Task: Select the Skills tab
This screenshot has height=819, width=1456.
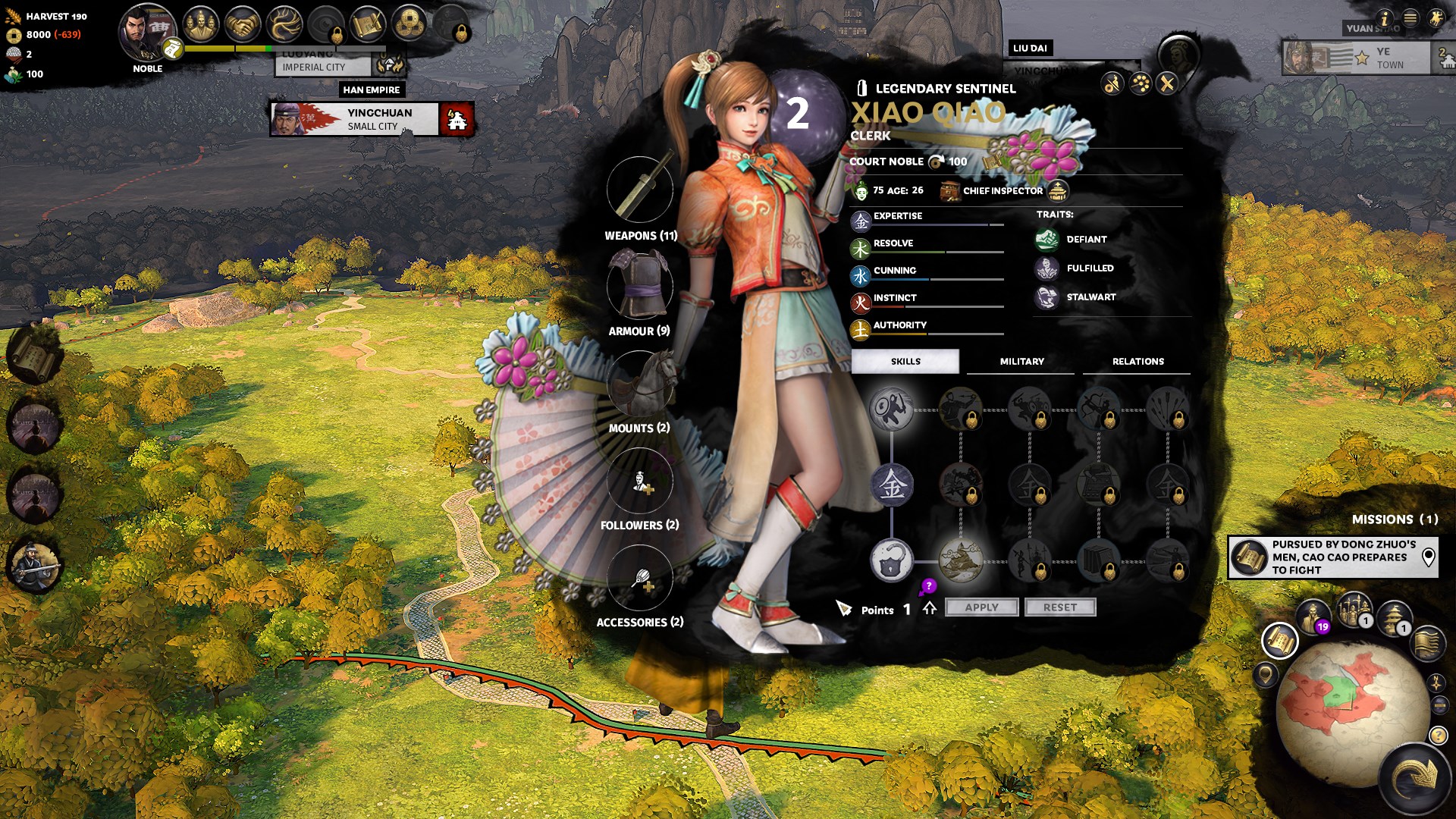Action: 905,362
